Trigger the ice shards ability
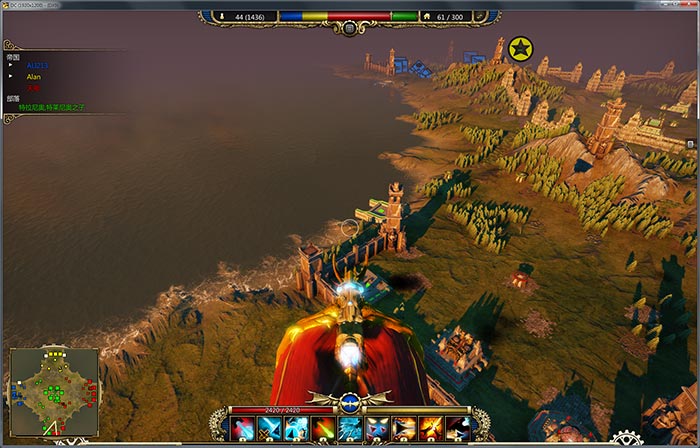The image size is (700, 448). pos(350,429)
